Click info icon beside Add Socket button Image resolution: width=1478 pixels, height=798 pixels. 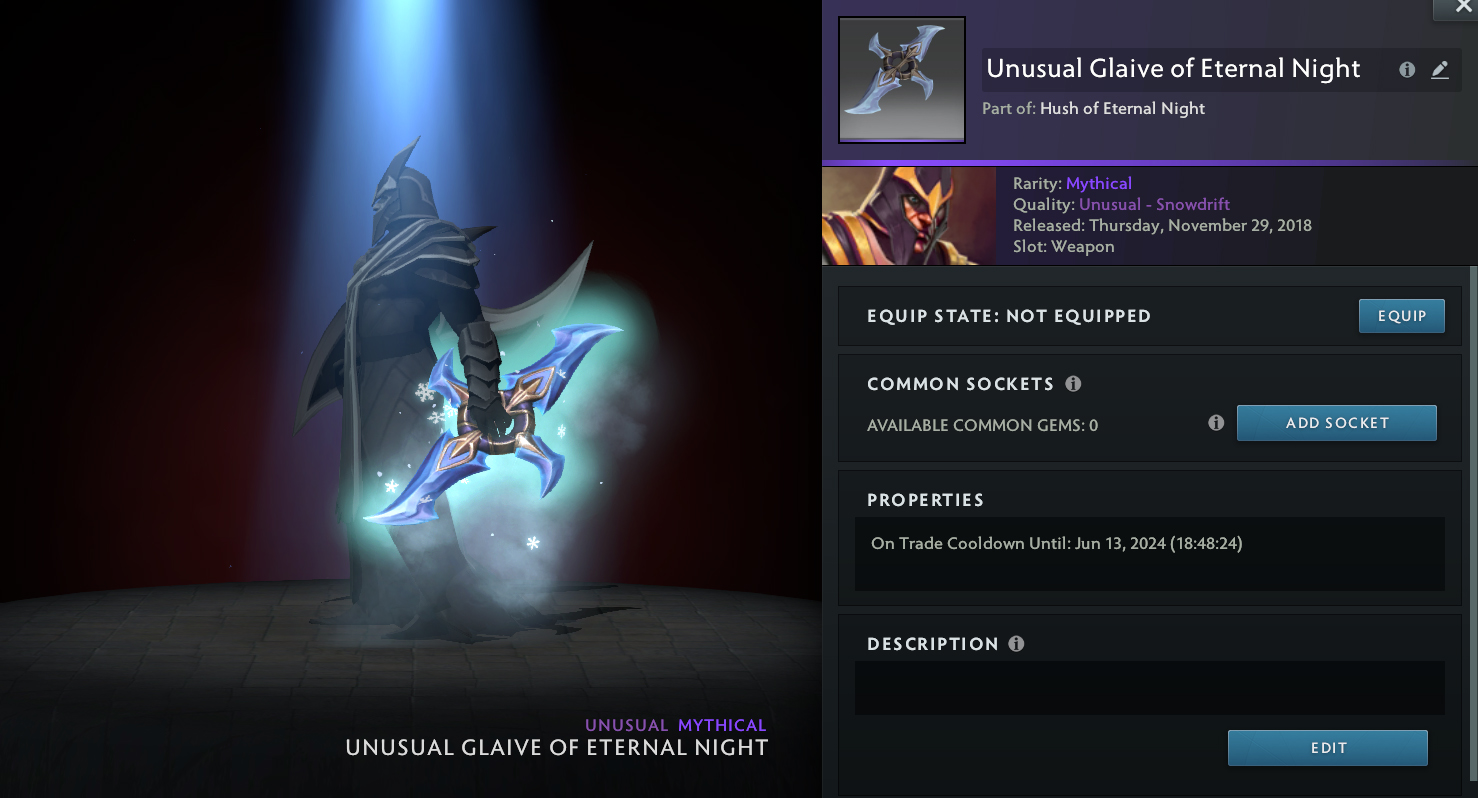(x=1216, y=423)
